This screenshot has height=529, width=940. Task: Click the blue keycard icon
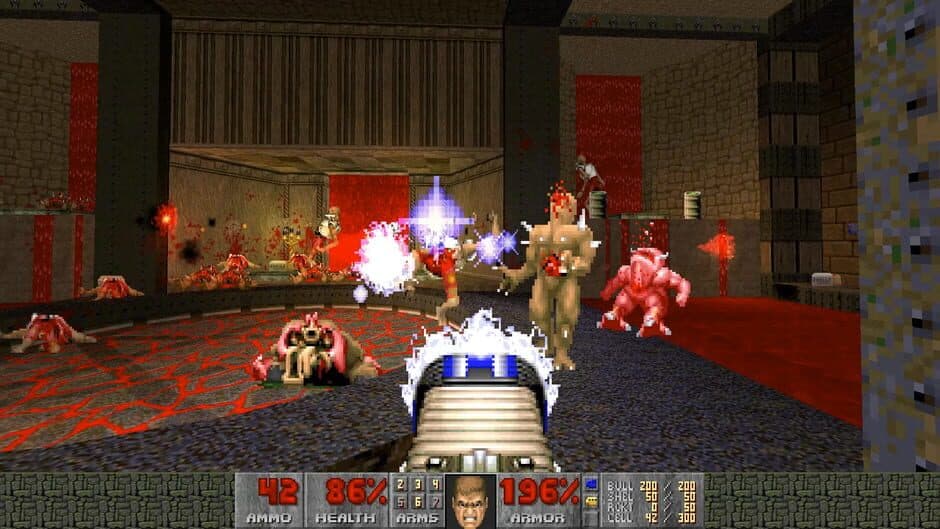coord(590,485)
